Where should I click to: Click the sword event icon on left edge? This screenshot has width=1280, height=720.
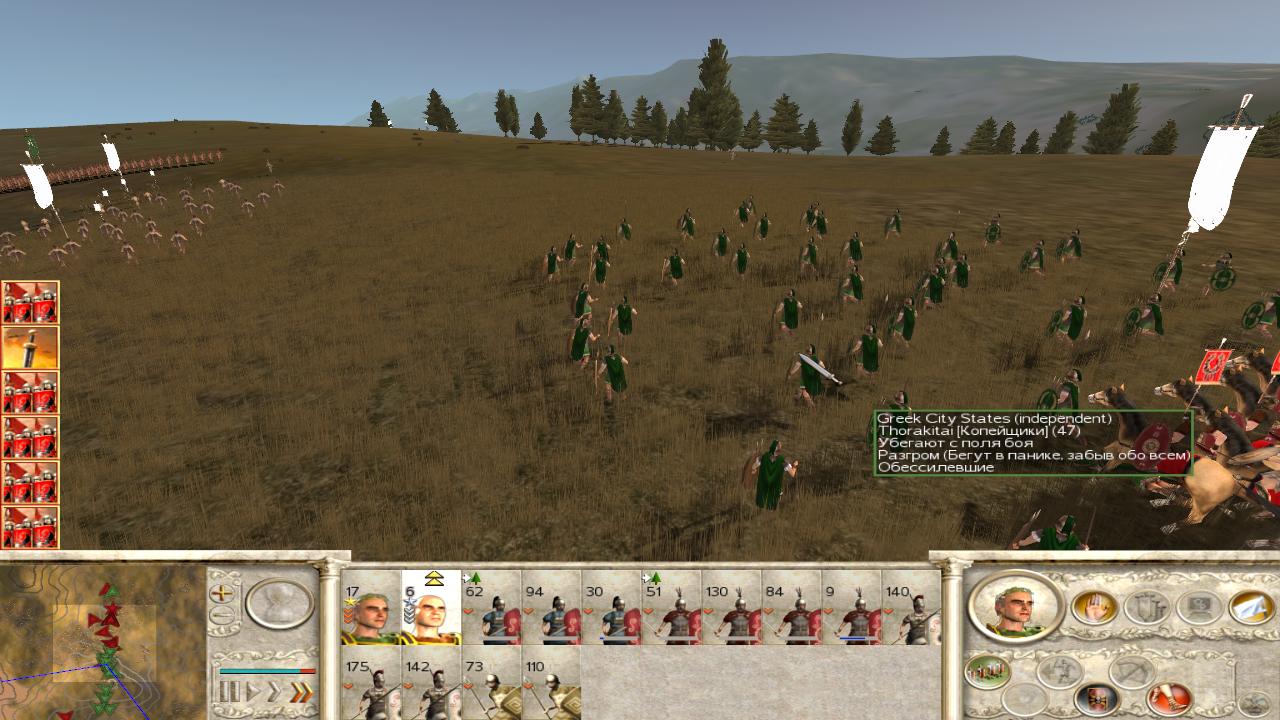coord(30,347)
